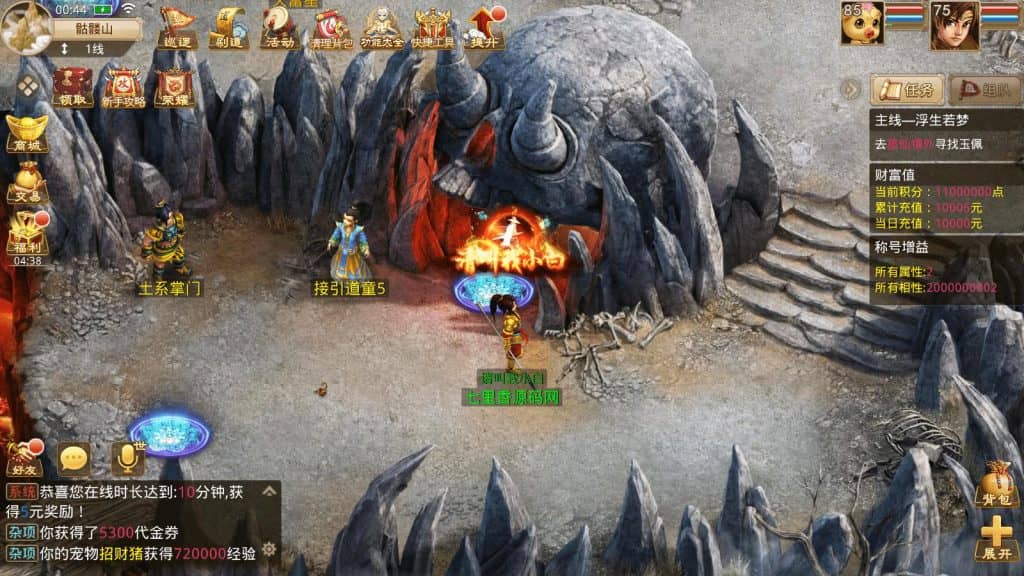The height and width of the screenshot is (576, 1024).
Task: Tap the 提升 upgrade arrow icon
Action: 485,27
